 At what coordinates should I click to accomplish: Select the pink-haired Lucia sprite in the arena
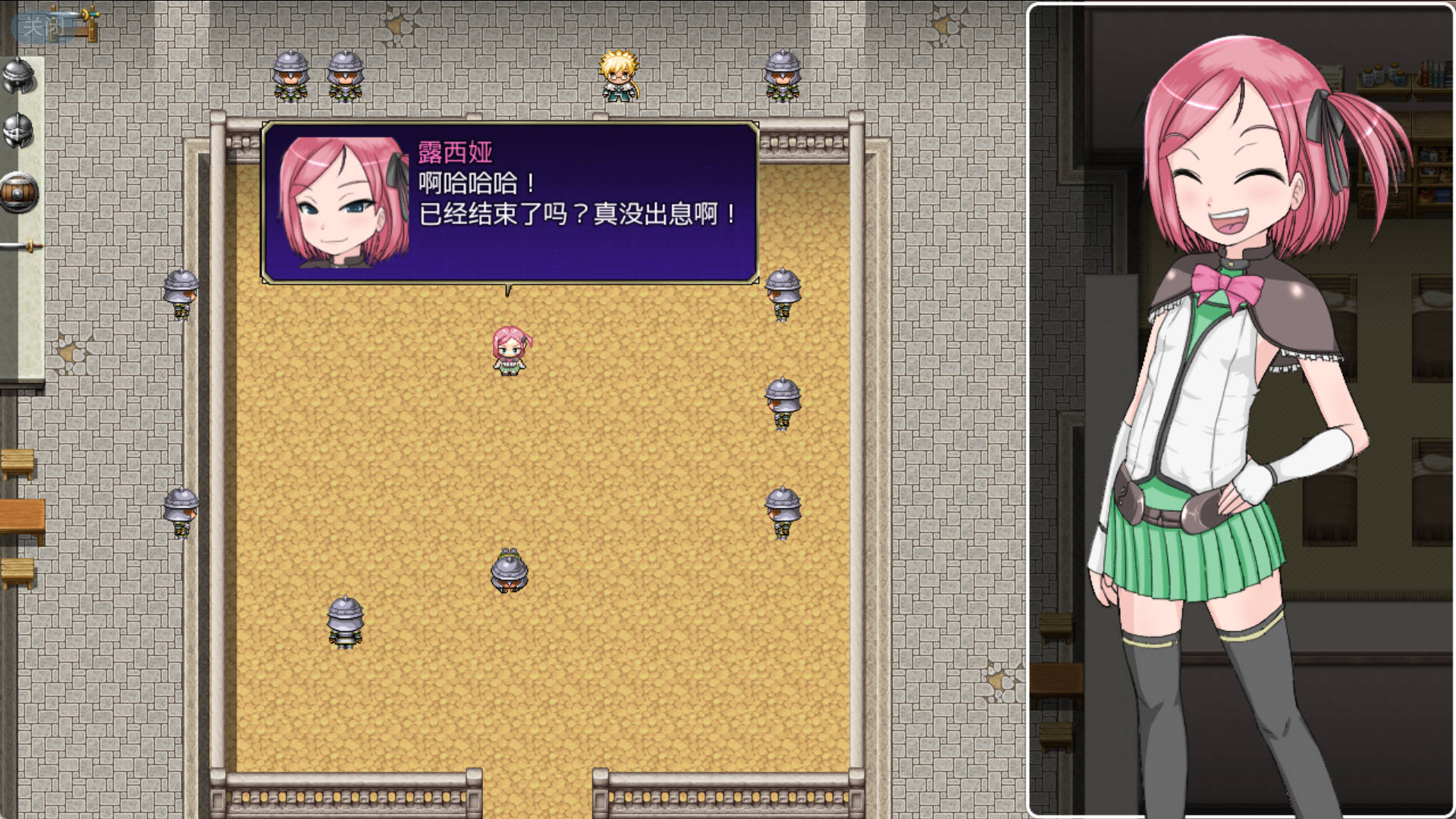coord(510,349)
